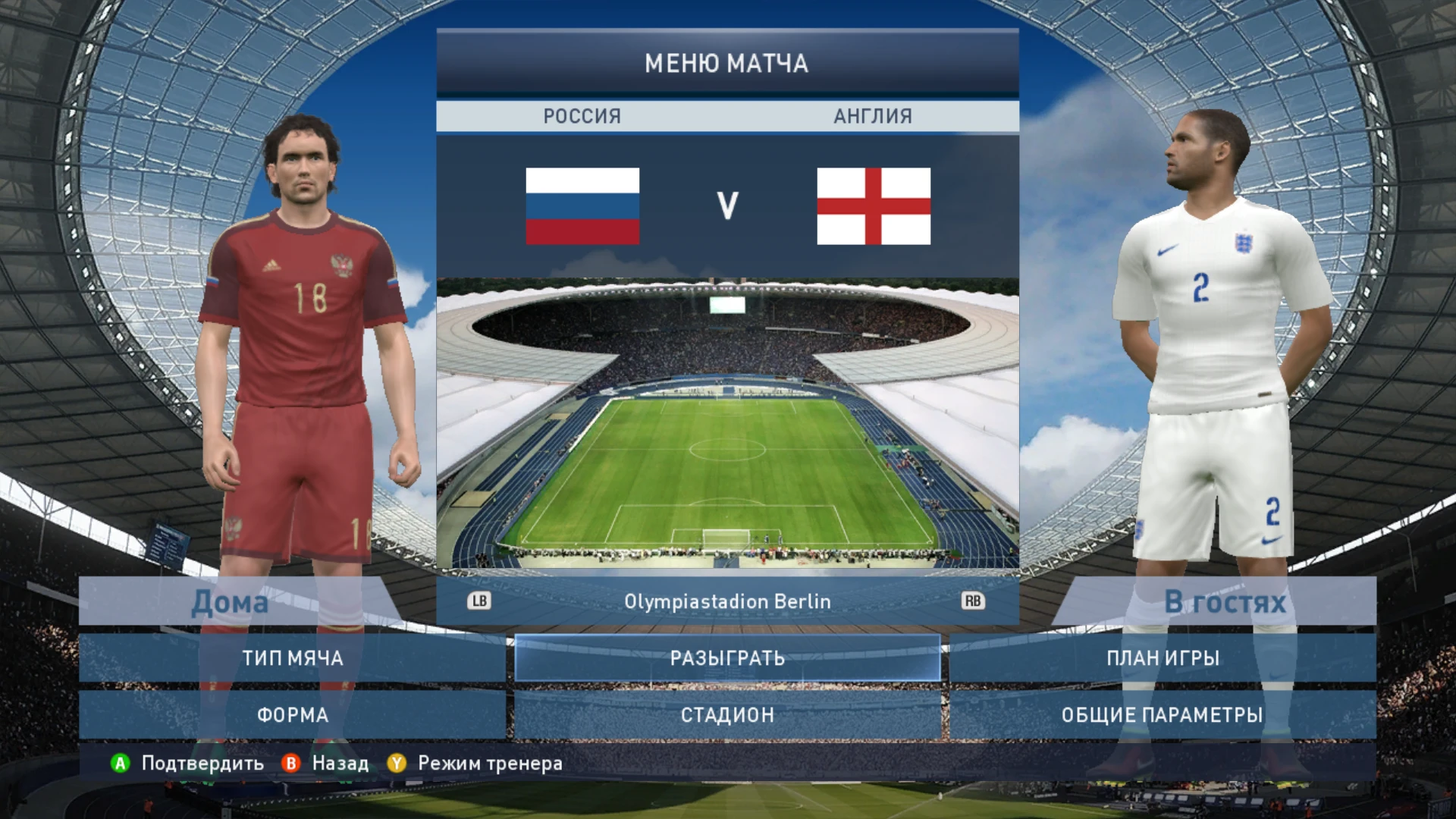Select ТИП МЯЧА to change the ball
Screen dimensions: 1456x819
pyautogui.click(x=294, y=658)
